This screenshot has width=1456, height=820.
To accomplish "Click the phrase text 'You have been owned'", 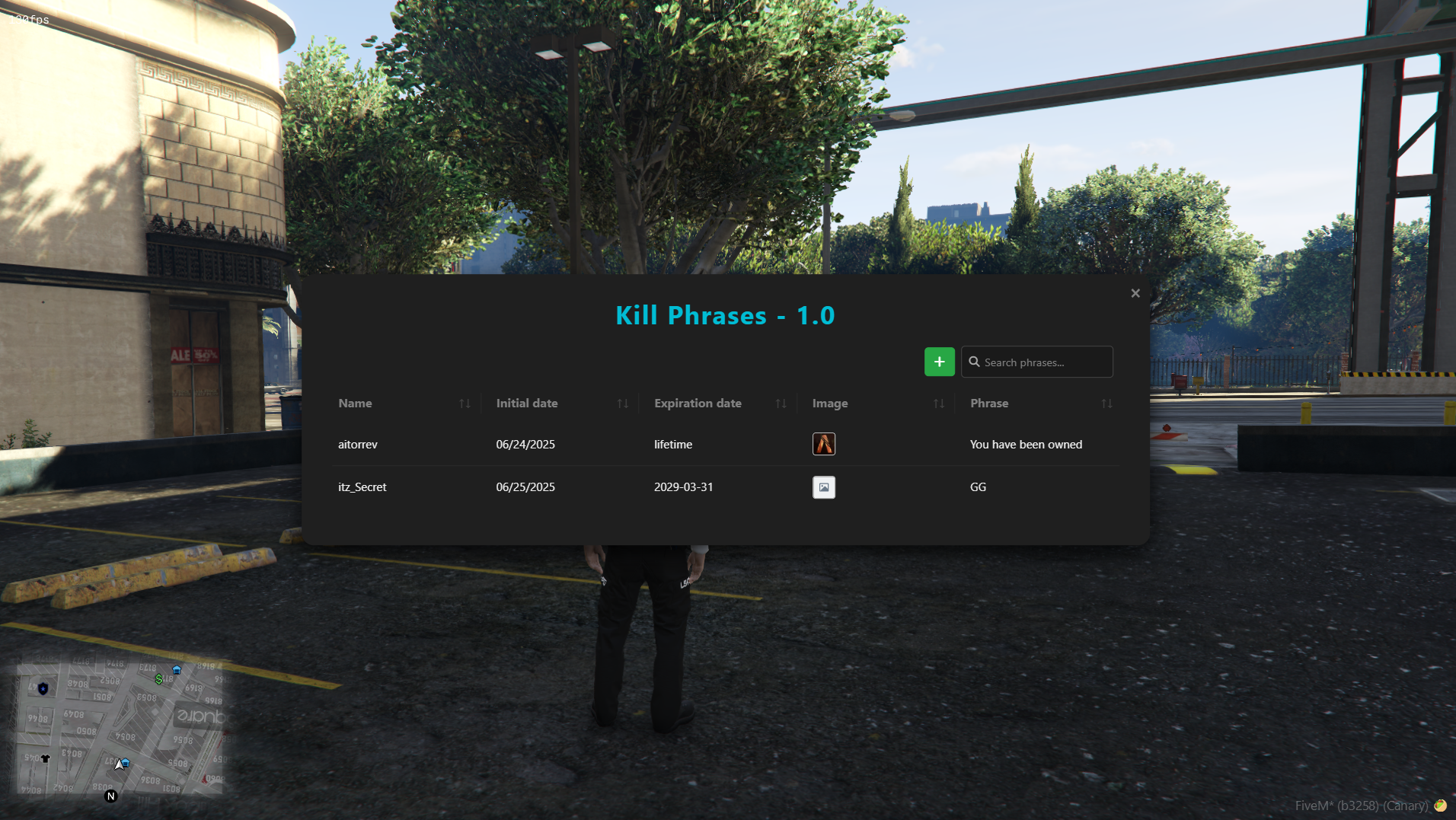I will pos(1026,444).
